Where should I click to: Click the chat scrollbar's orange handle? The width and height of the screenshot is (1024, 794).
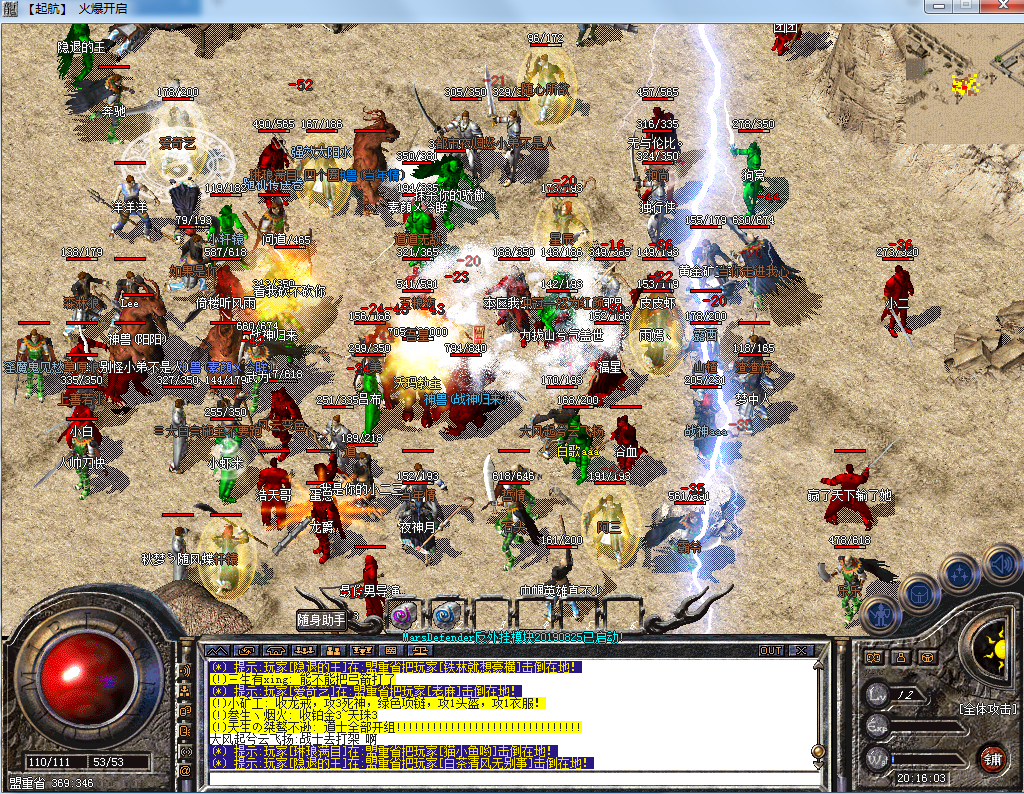pyautogui.click(x=817, y=752)
